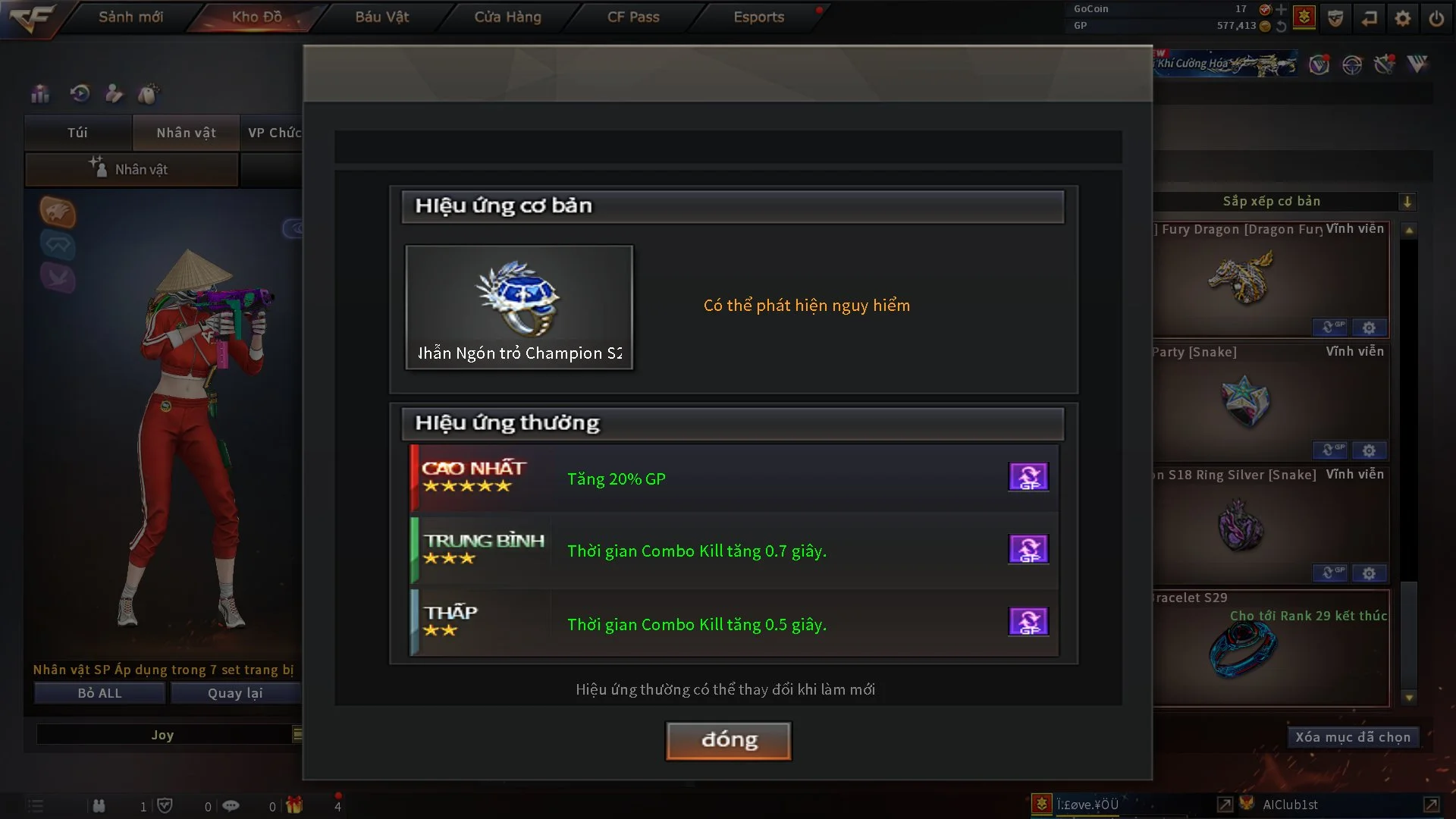The width and height of the screenshot is (1456, 819).
Task: Open the Esports tab
Action: tap(758, 17)
